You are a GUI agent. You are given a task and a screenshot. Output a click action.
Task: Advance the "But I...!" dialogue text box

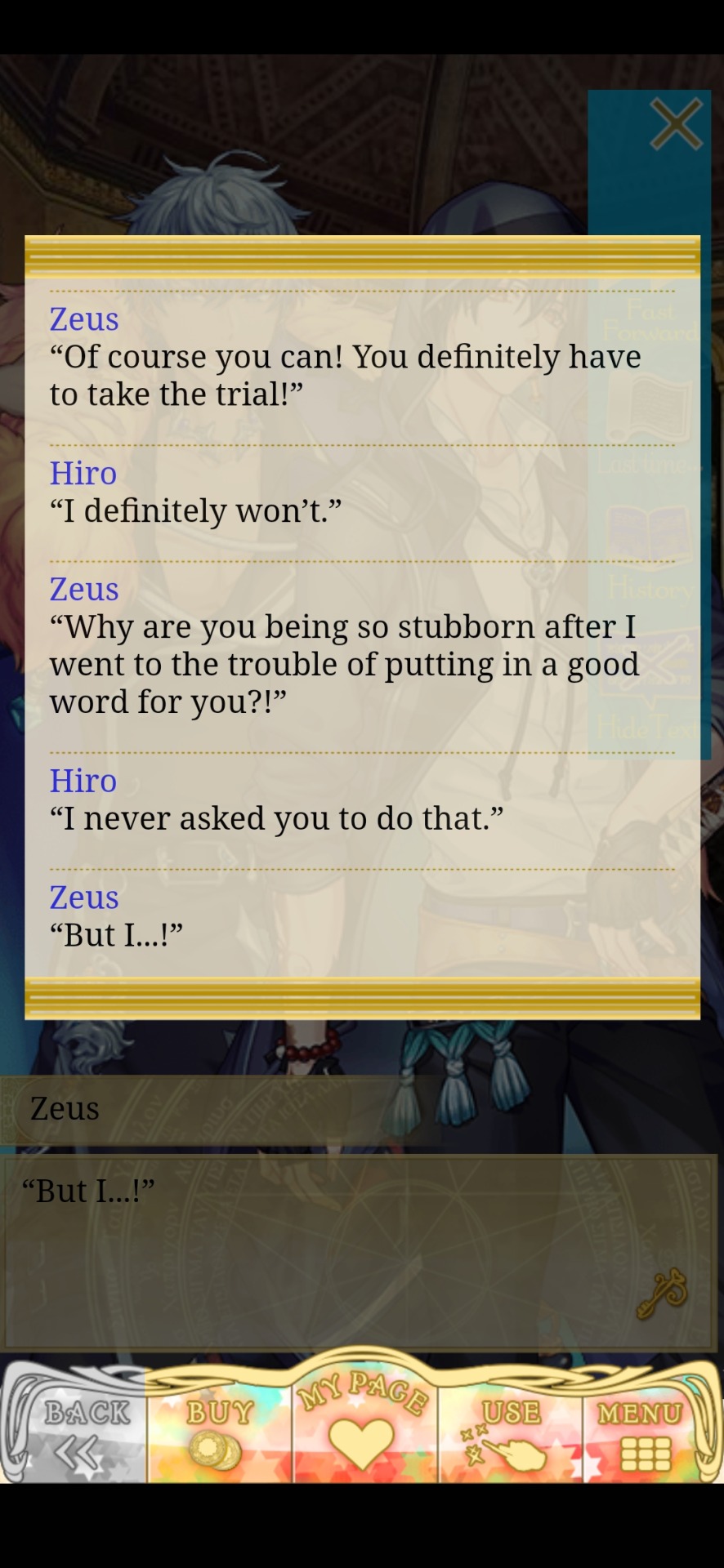pyautogui.click(x=327, y=1249)
